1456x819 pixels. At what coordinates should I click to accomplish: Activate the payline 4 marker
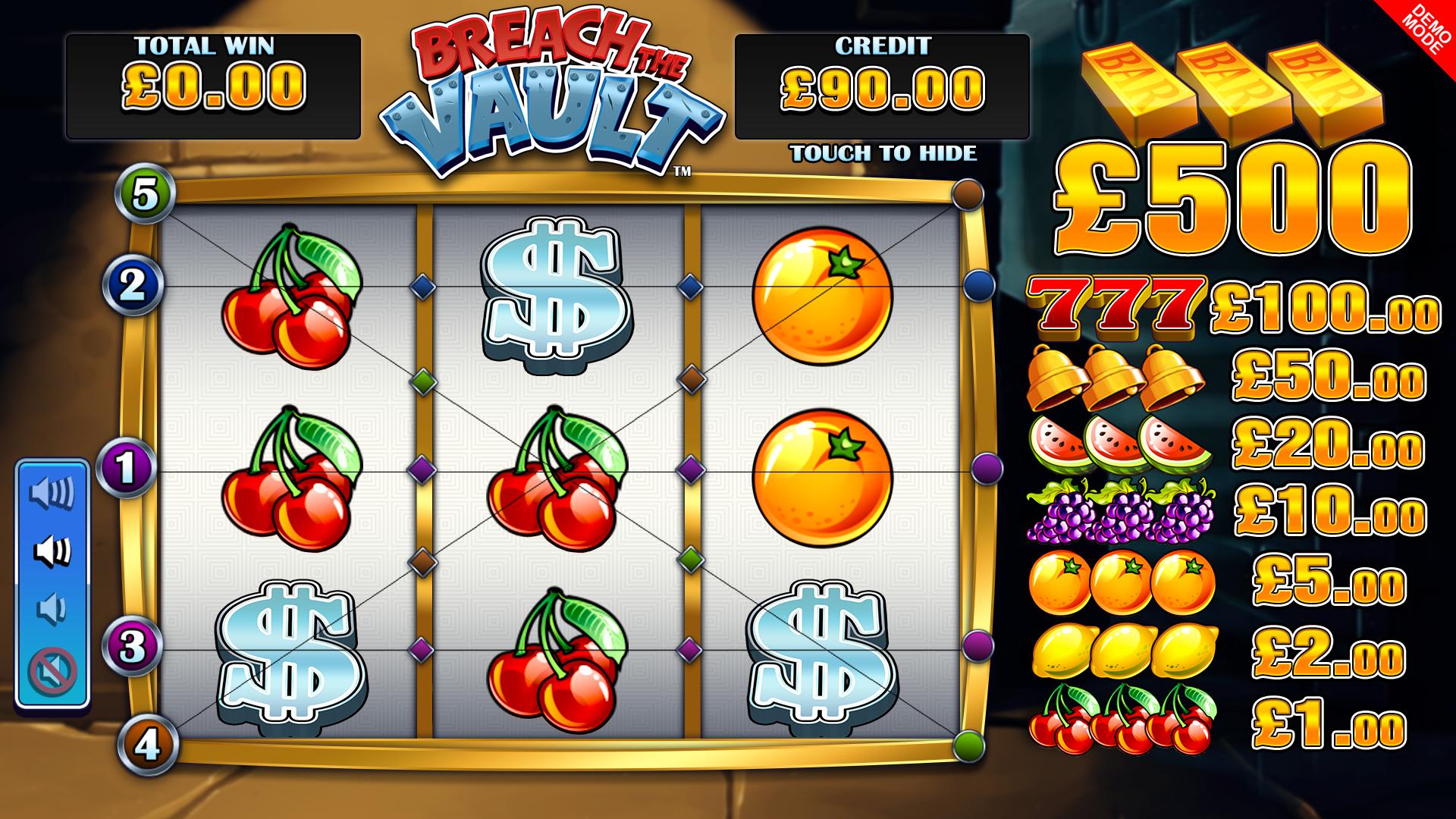[x=147, y=745]
